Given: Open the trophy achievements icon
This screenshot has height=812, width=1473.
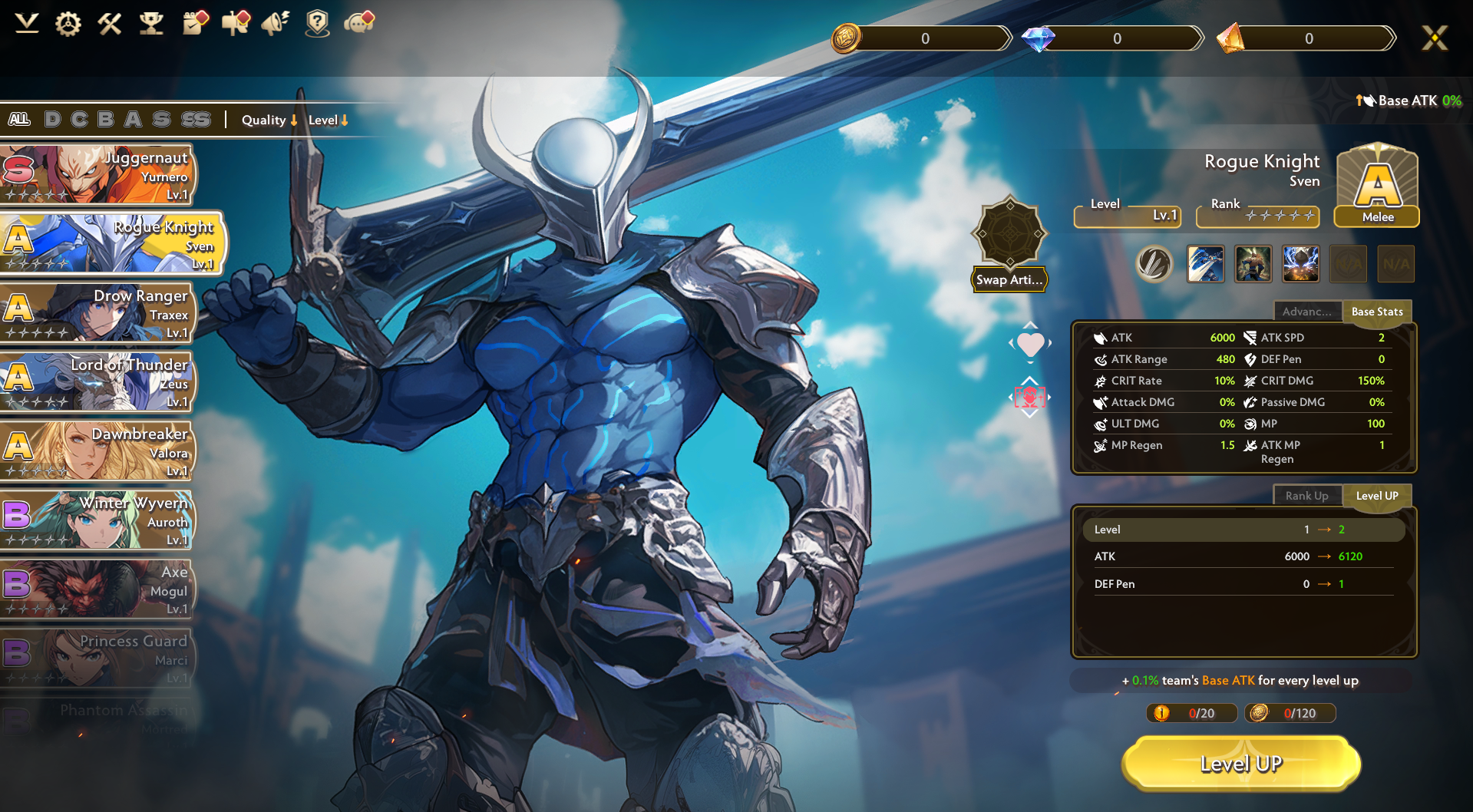Looking at the screenshot, I should [x=151, y=24].
